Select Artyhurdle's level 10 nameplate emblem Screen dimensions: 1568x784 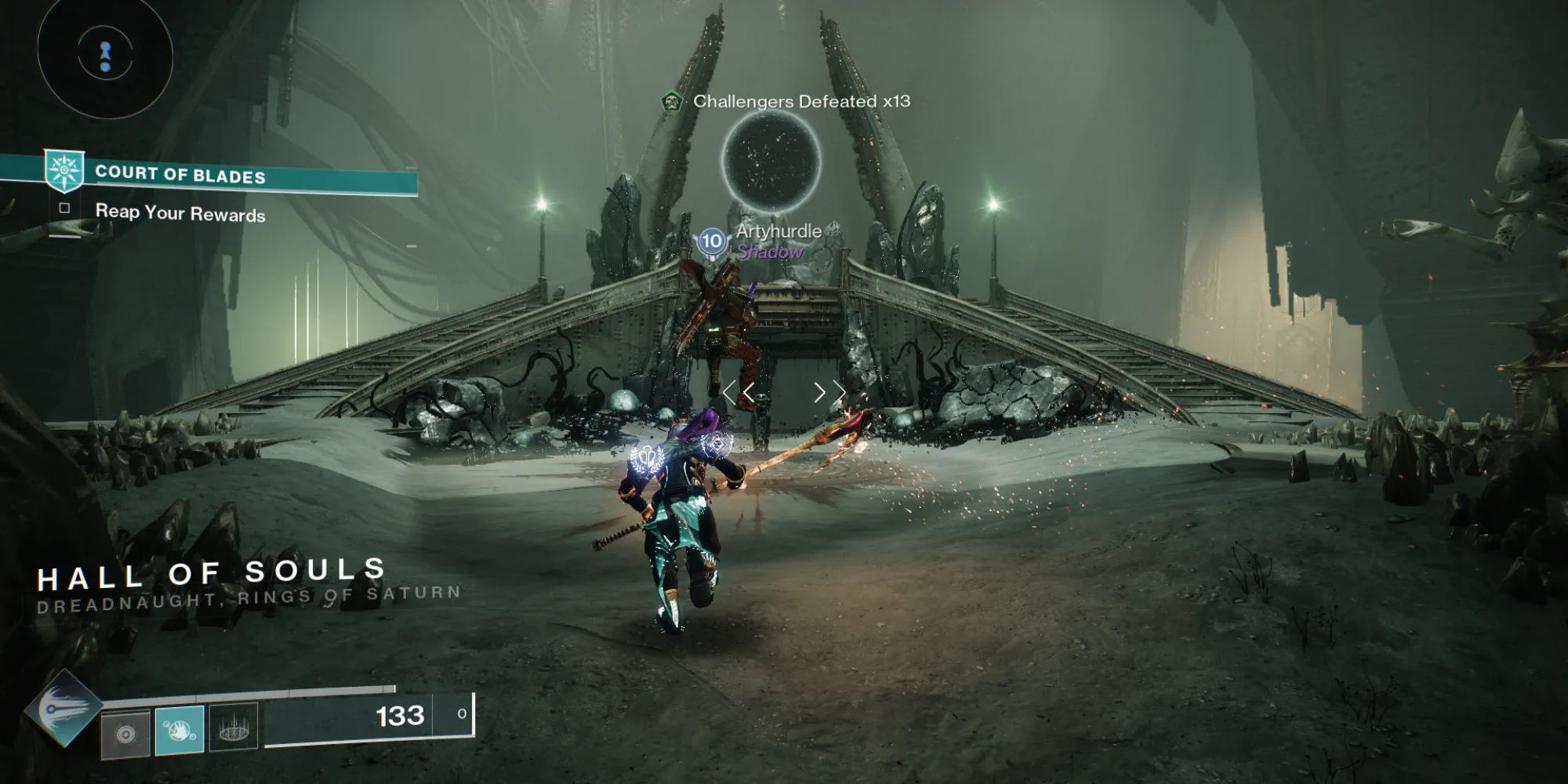[712, 241]
